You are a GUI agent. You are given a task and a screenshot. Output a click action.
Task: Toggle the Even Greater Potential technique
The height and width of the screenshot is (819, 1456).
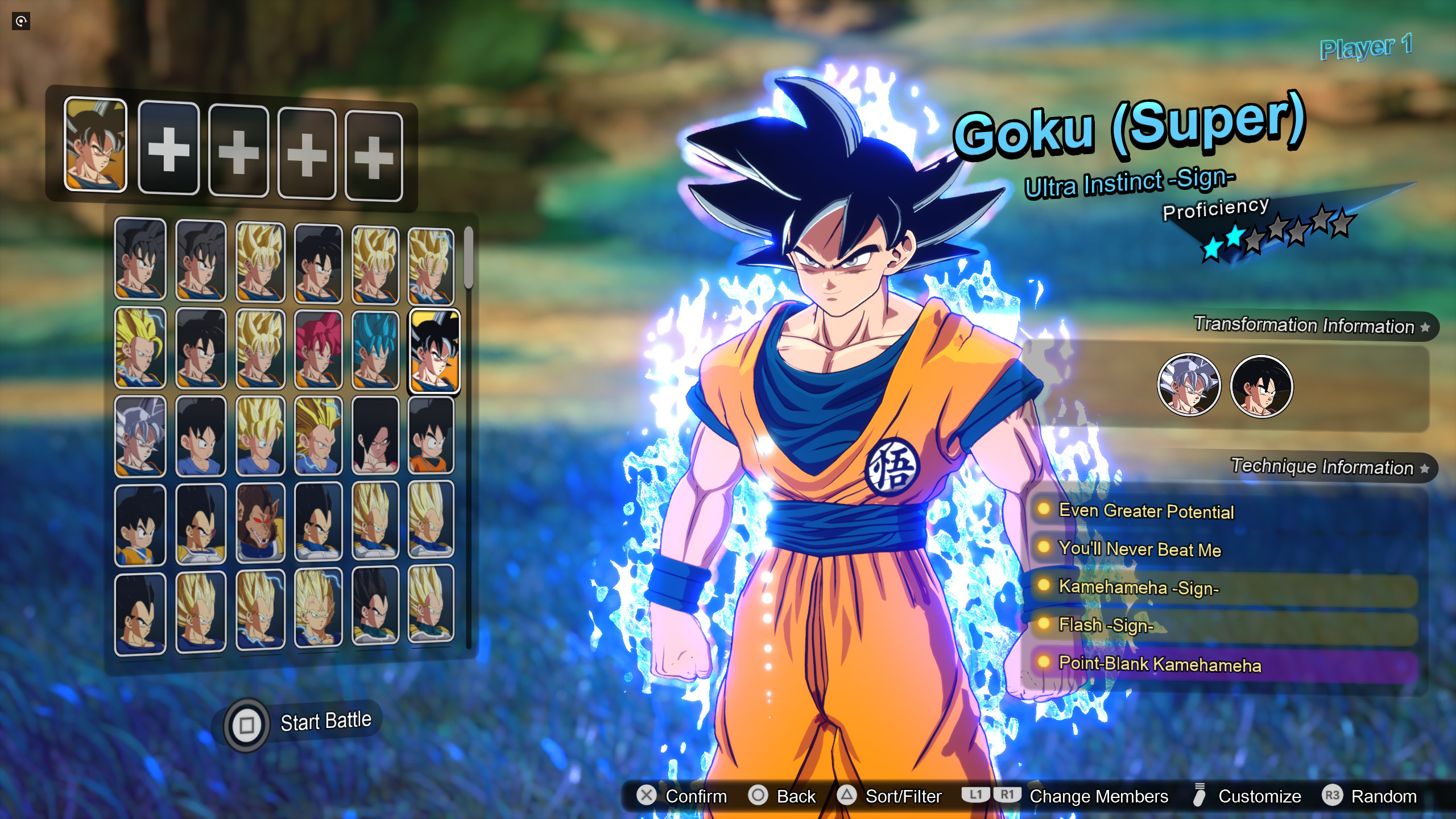click(1146, 511)
